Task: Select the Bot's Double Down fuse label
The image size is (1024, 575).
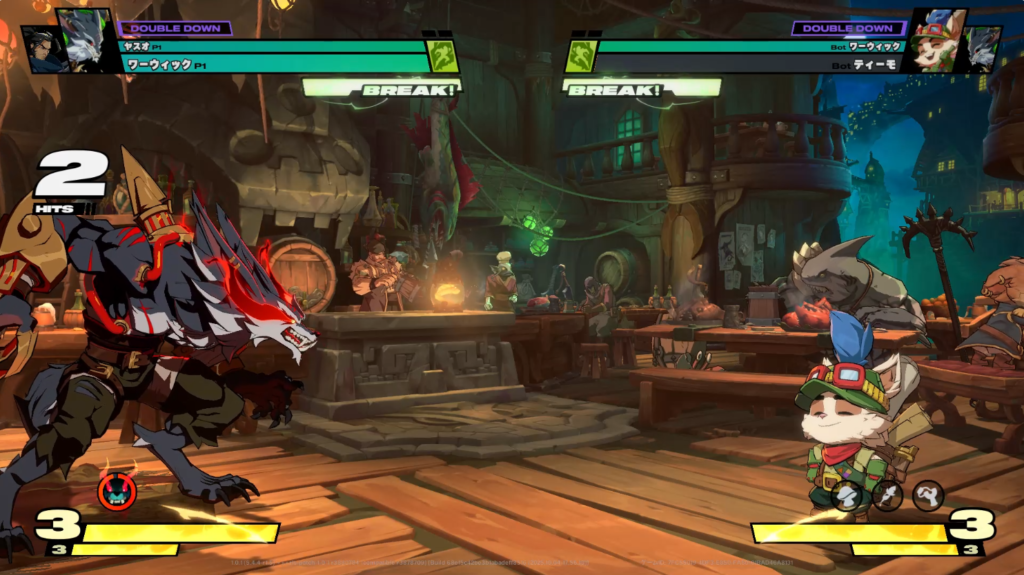Action: (847, 28)
